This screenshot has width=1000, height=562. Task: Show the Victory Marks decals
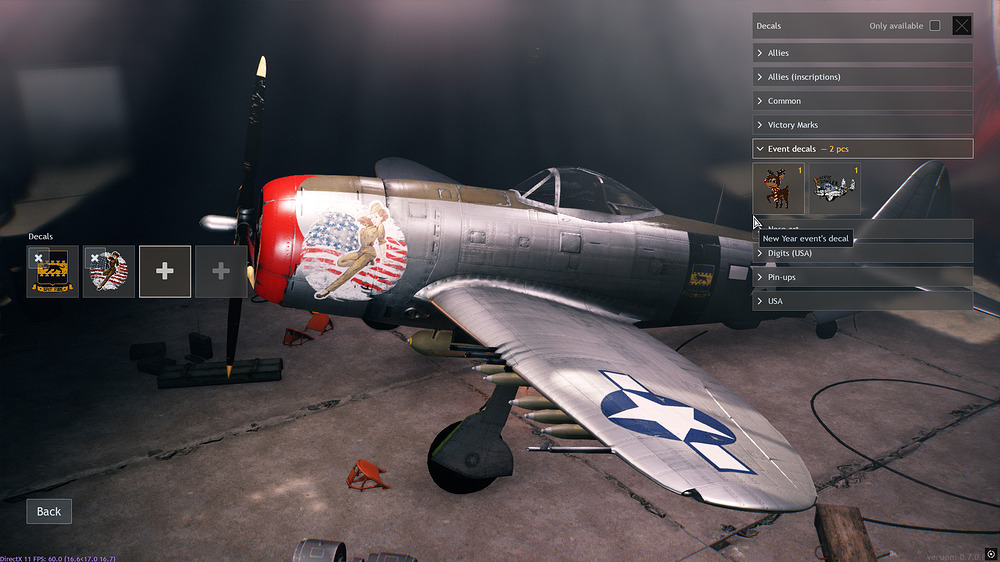point(862,125)
